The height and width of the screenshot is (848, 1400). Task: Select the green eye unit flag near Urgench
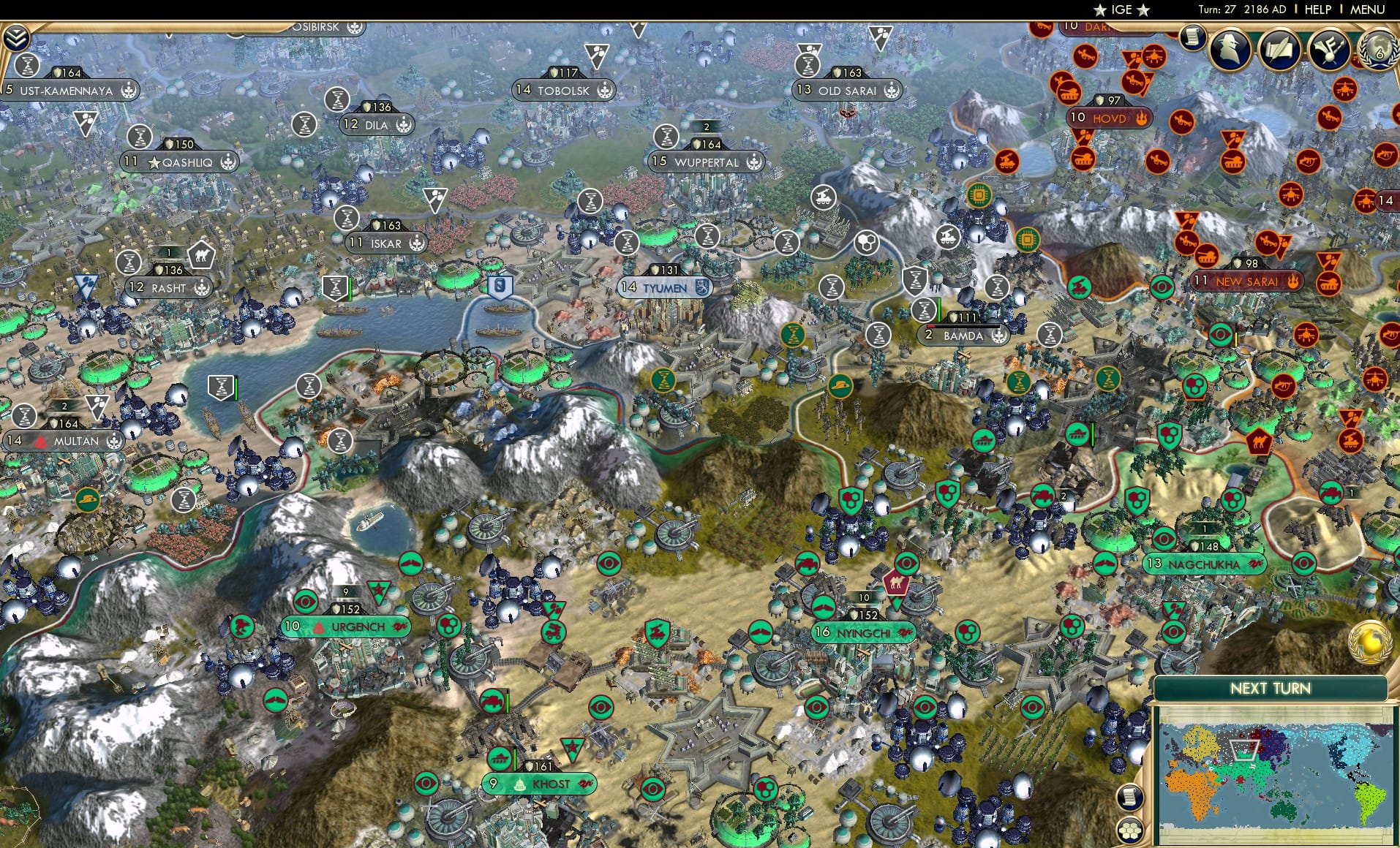[306, 602]
